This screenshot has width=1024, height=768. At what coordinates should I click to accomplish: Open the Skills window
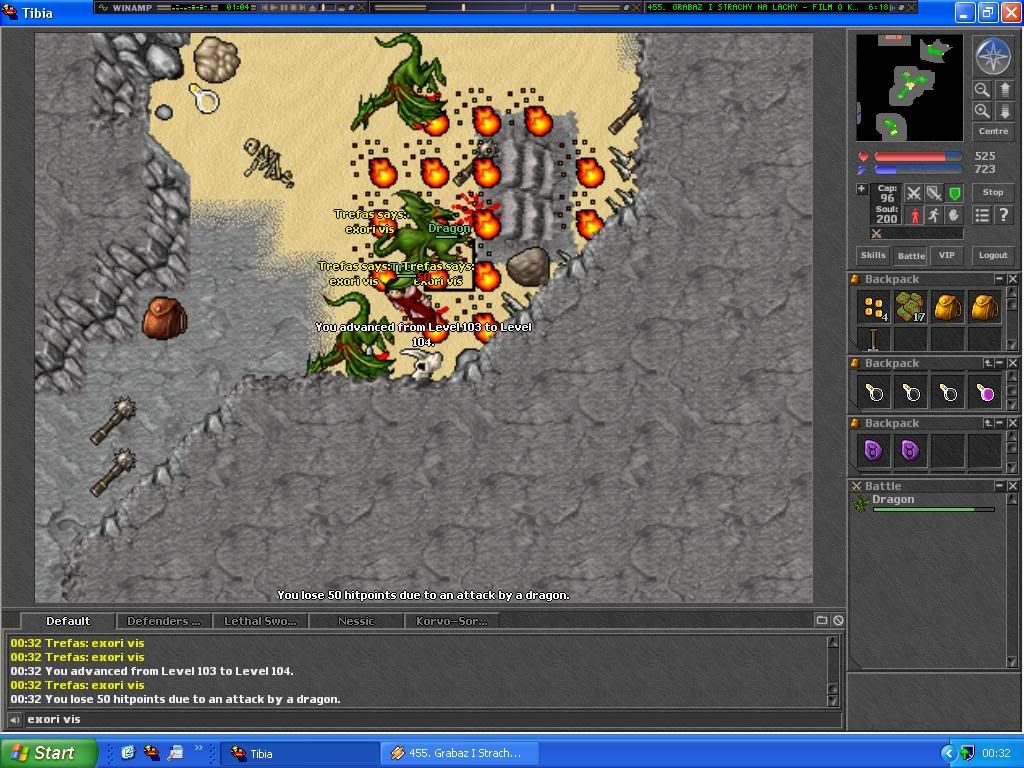[x=873, y=255]
